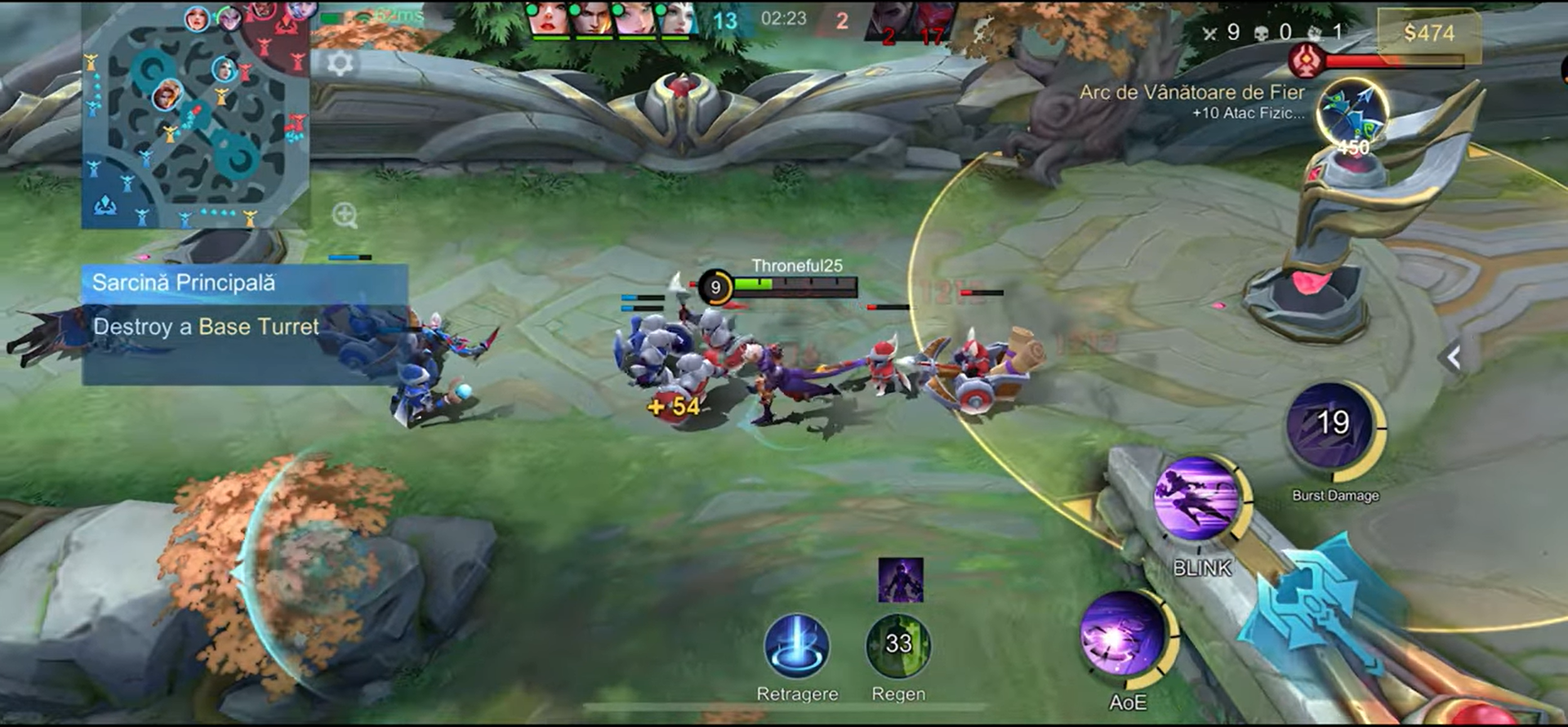Select the purple hero icon above Regen
Viewport: 1568px width, 727px height.
click(x=901, y=580)
